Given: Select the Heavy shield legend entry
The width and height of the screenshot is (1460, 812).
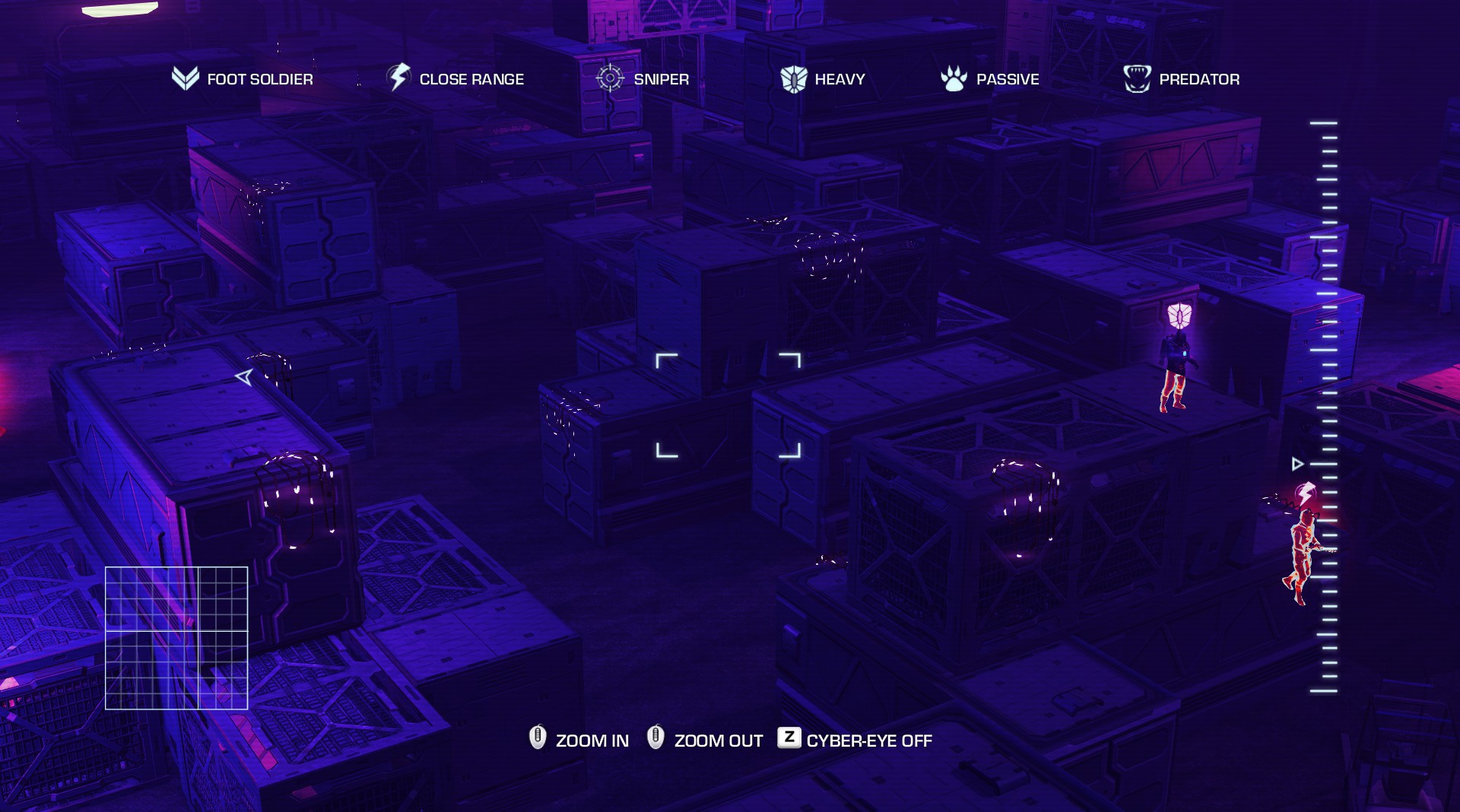Looking at the screenshot, I should (x=823, y=79).
